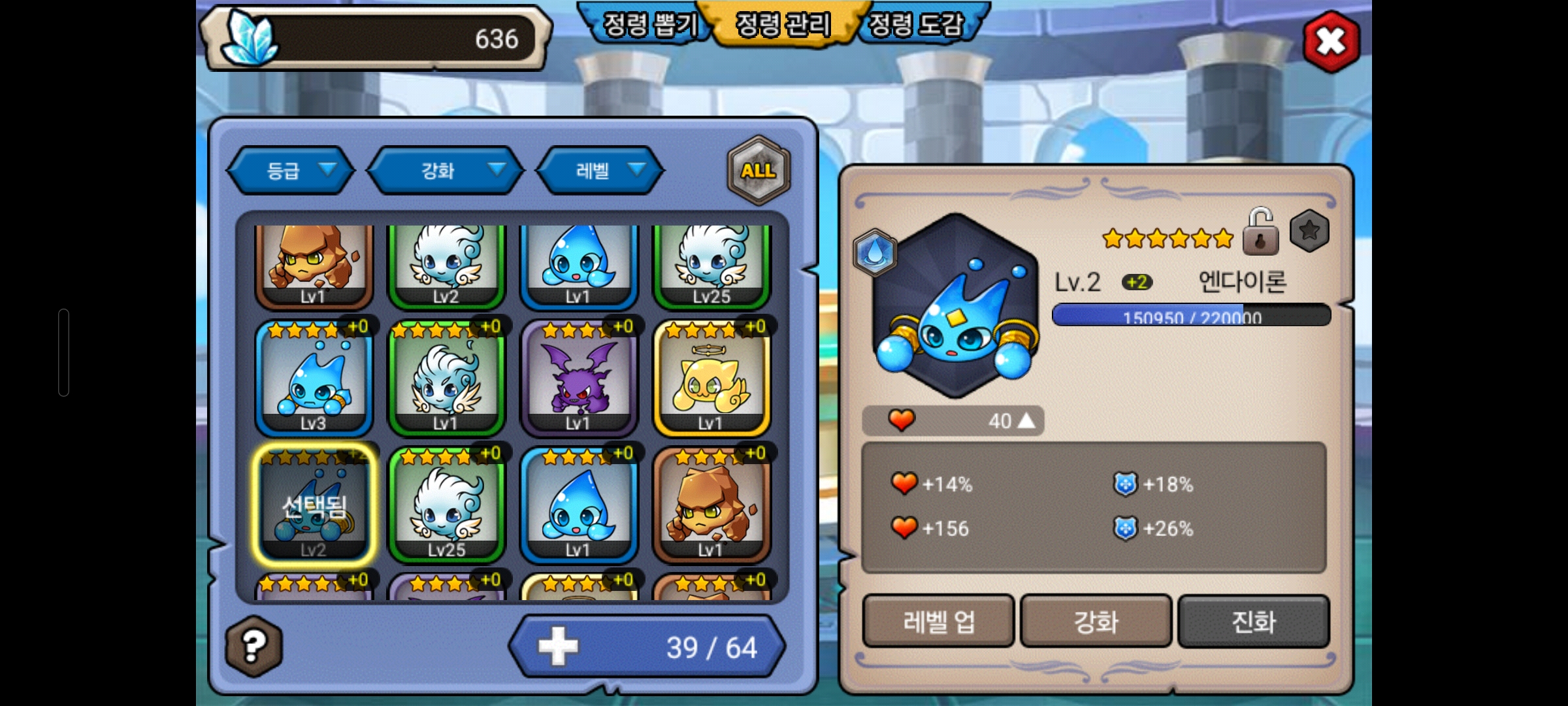Image resolution: width=1568 pixels, height=706 pixels.
Task: Select the purple bat demon spirit
Action: point(578,379)
